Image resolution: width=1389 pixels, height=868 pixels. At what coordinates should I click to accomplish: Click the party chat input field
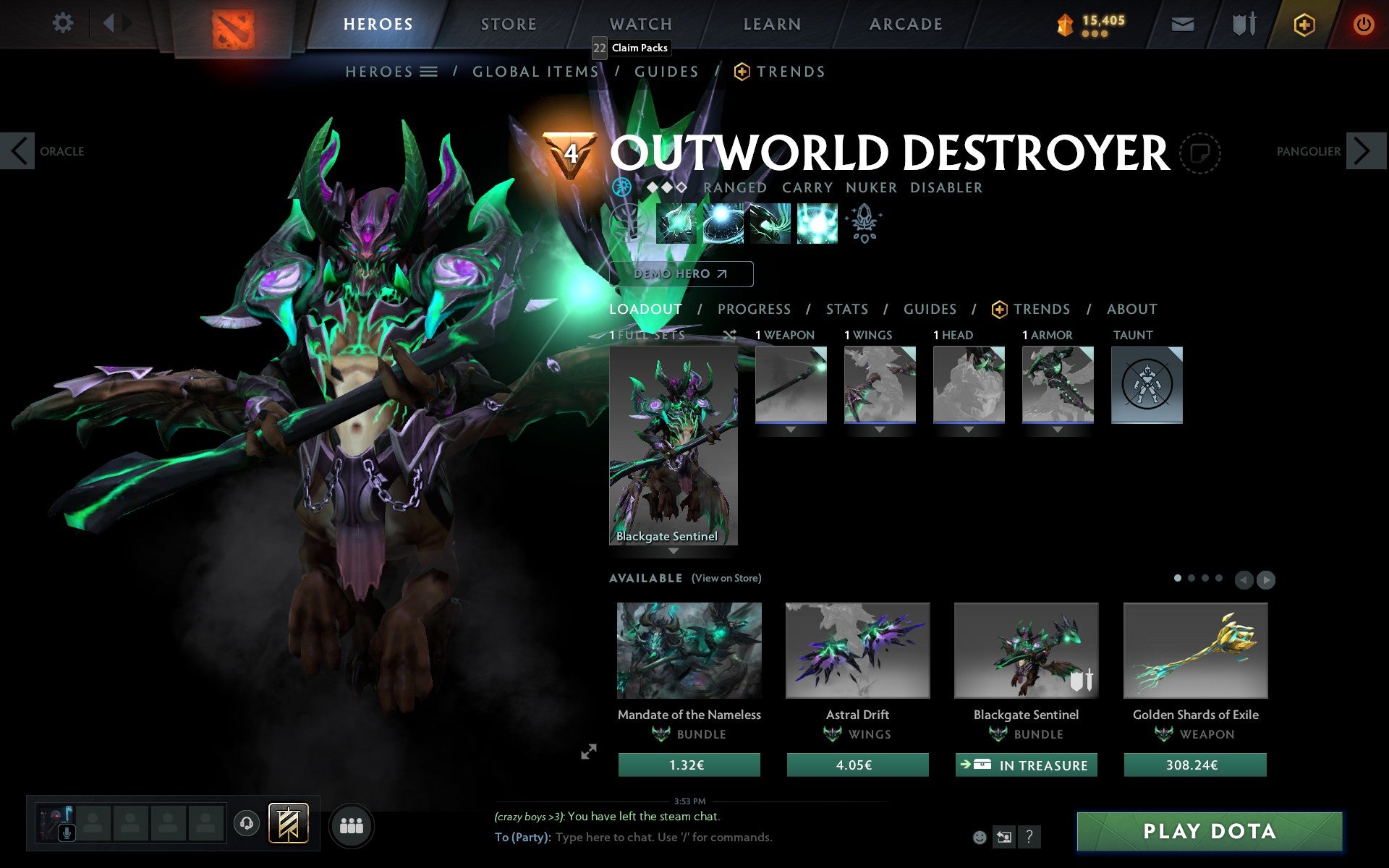(x=651, y=837)
